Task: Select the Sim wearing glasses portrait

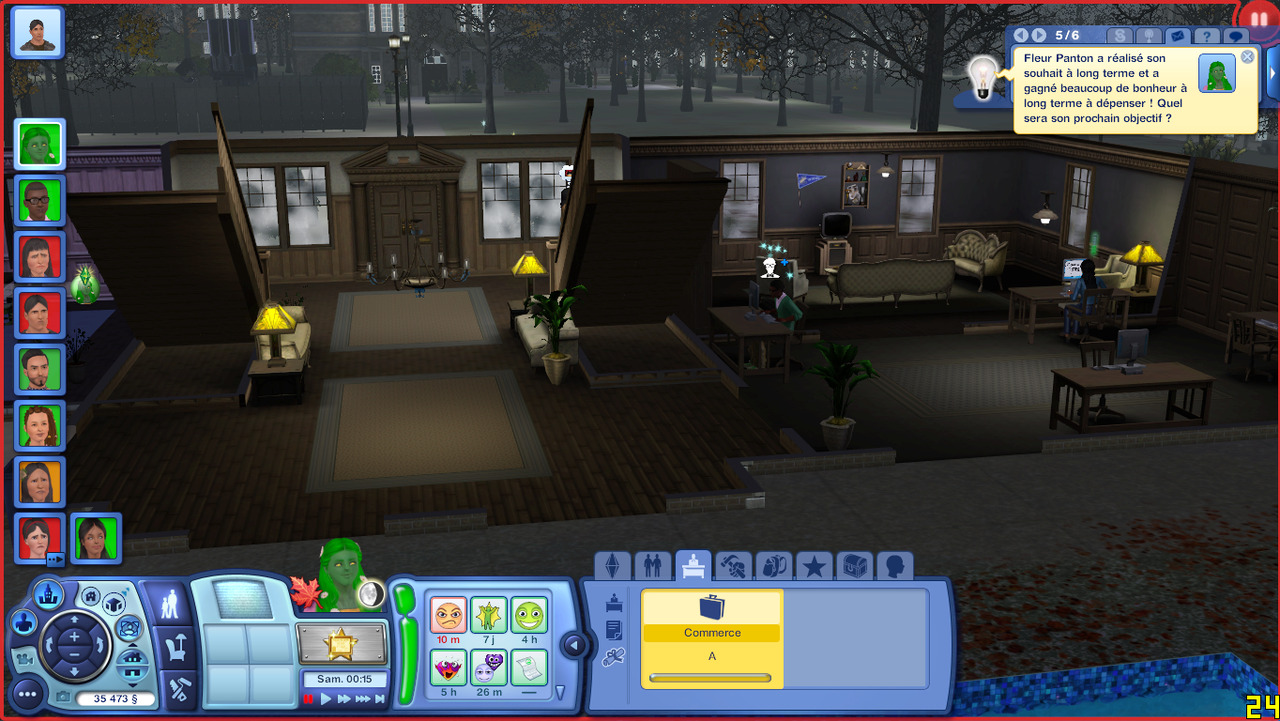Action: pyautogui.click(x=40, y=201)
